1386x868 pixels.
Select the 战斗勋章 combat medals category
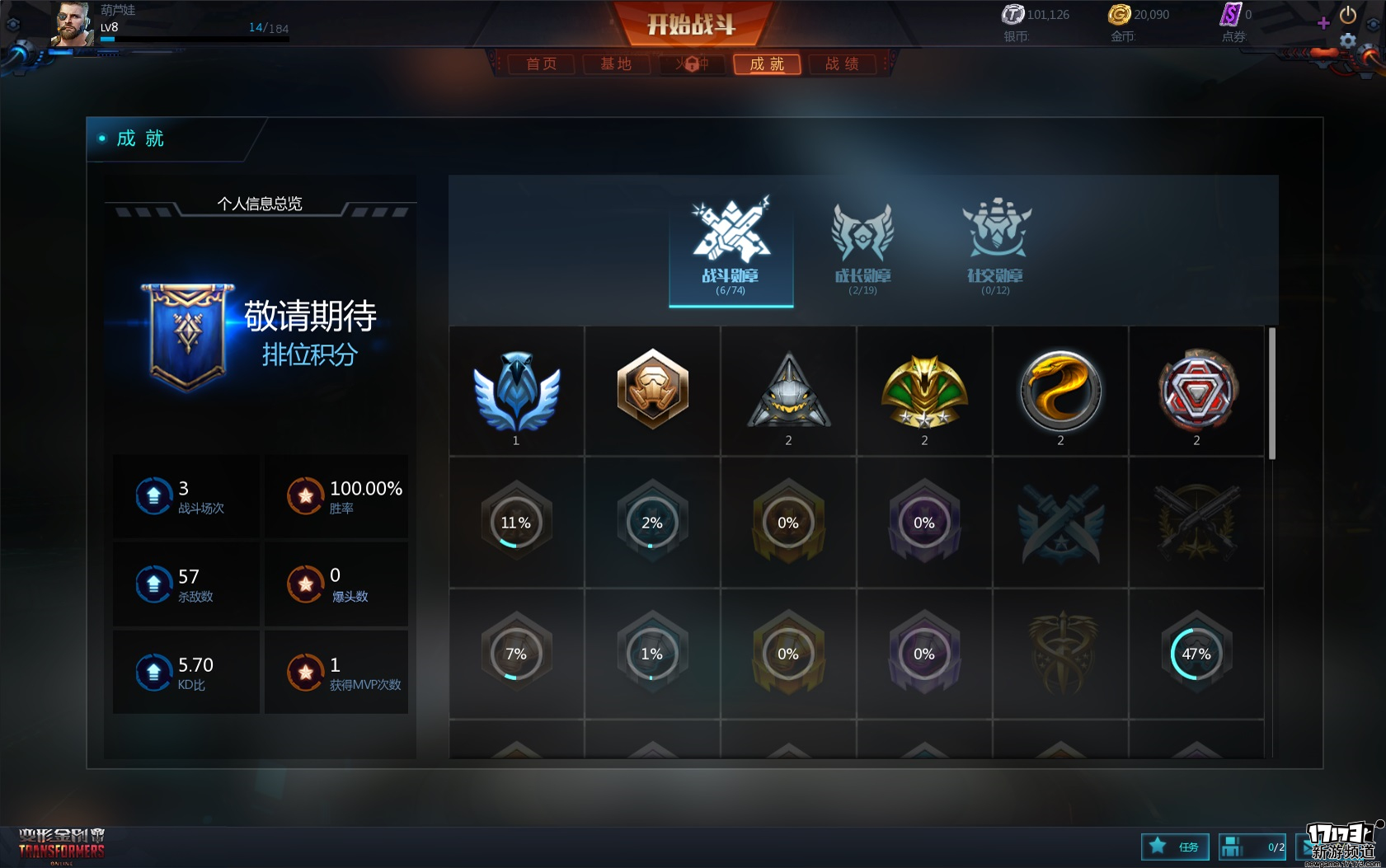click(x=731, y=247)
